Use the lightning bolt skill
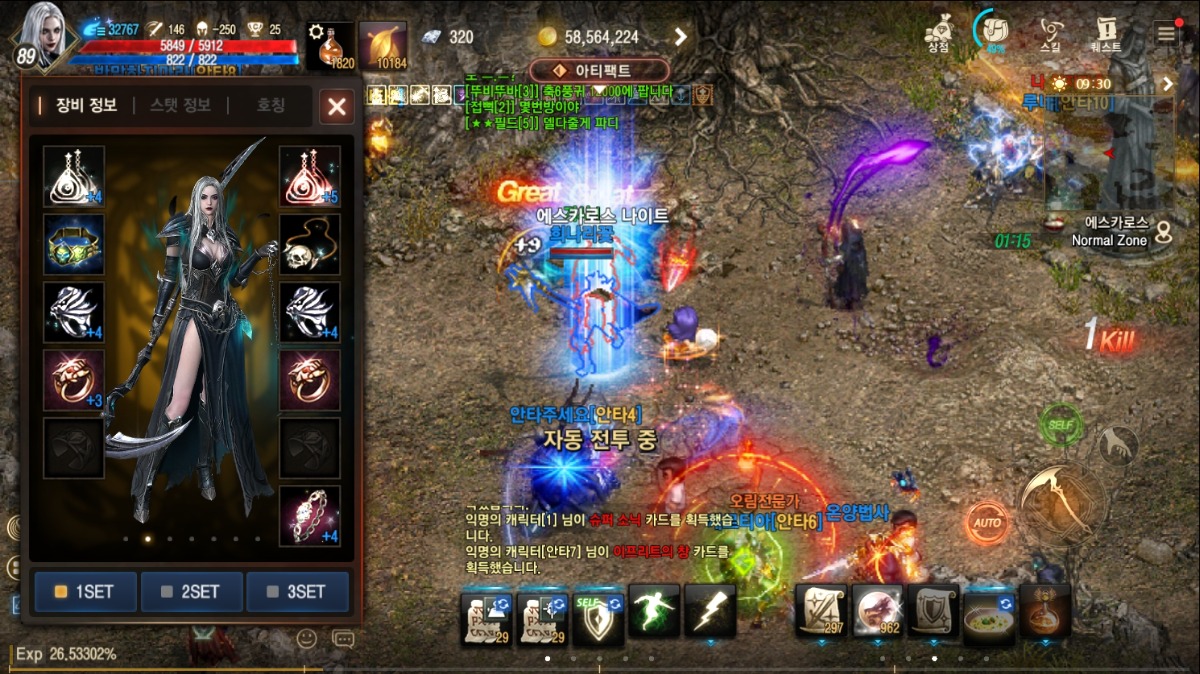The height and width of the screenshot is (674, 1200). click(x=710, y=611)
